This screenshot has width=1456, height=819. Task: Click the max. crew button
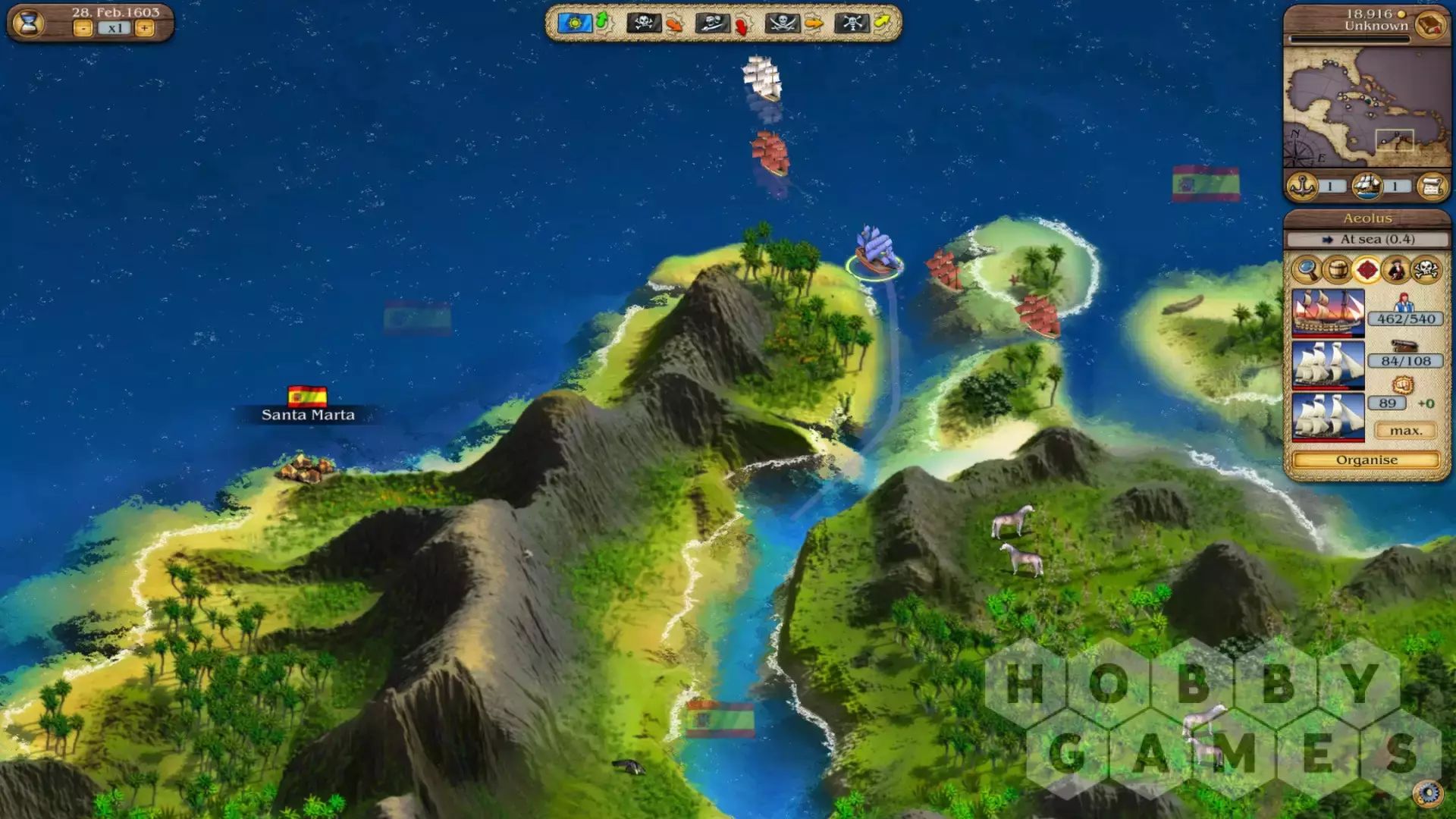[1405, 431]
